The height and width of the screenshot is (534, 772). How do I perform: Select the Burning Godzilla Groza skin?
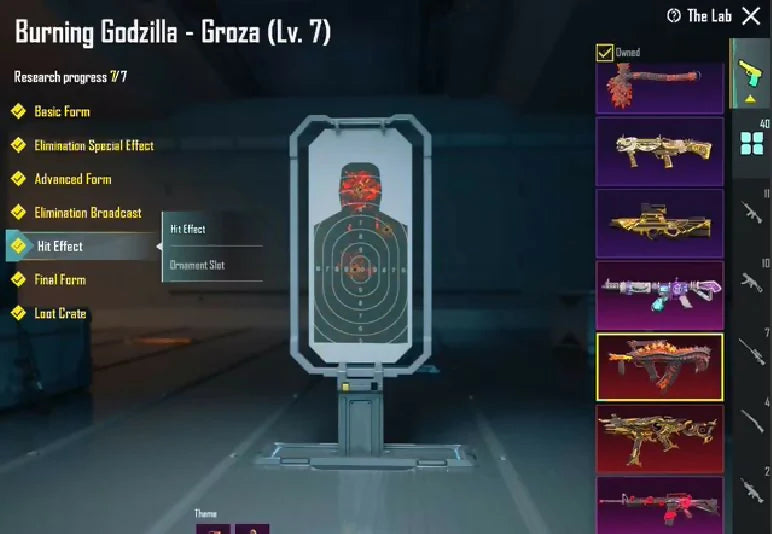659,366
